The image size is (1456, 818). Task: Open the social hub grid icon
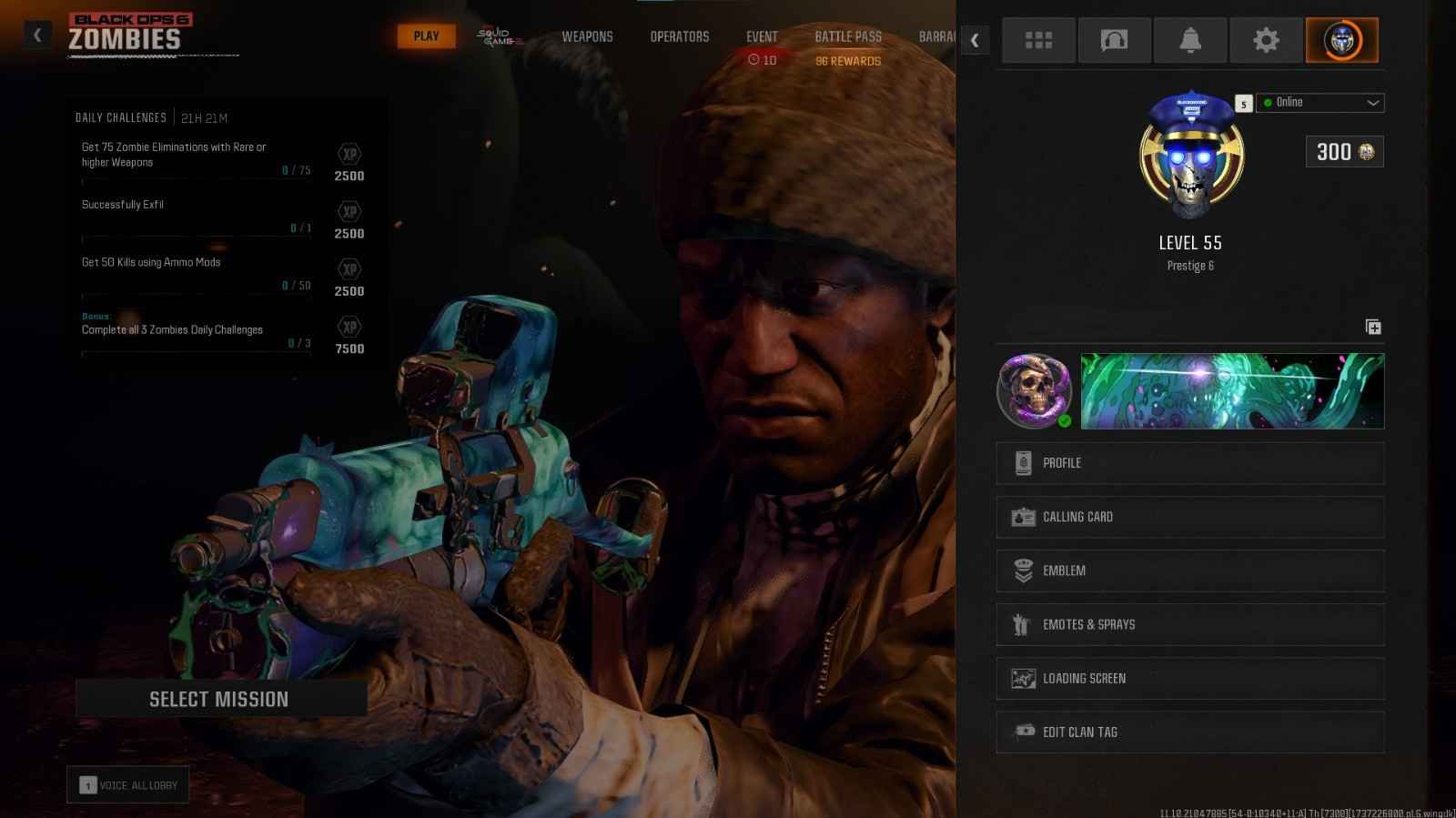[1038, 40]
